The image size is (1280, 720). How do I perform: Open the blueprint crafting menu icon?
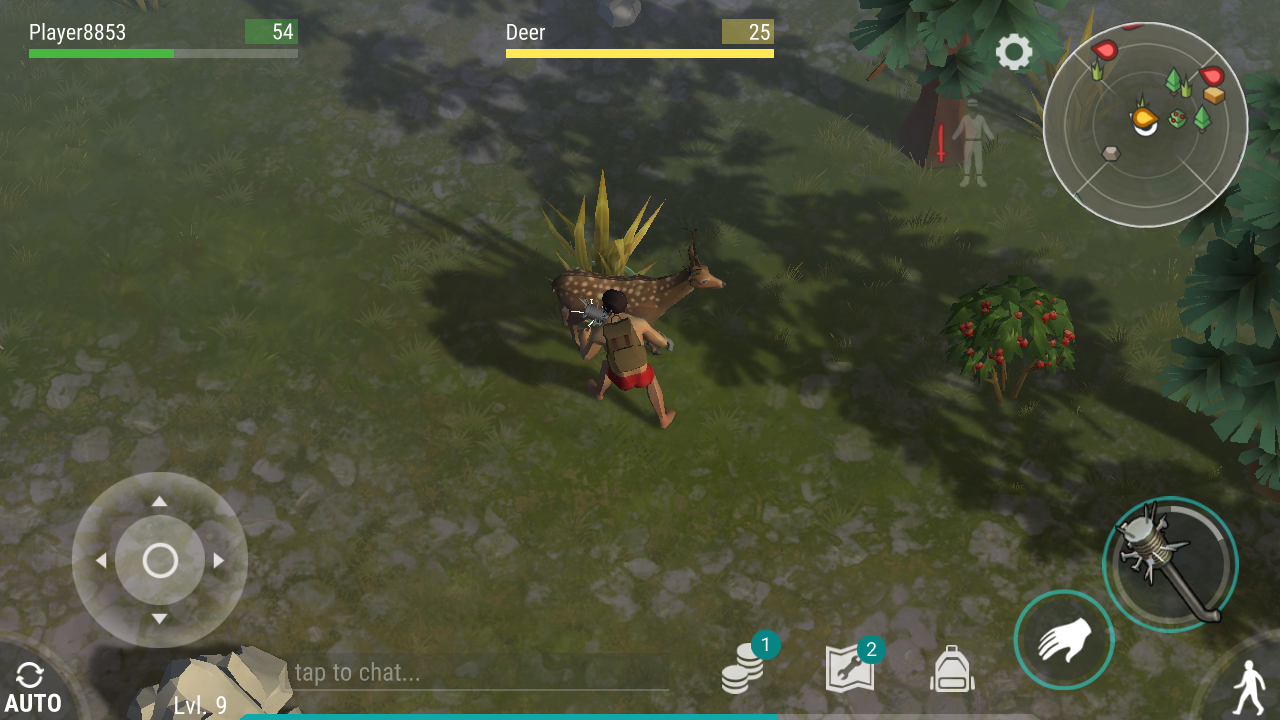pos(851,668)
